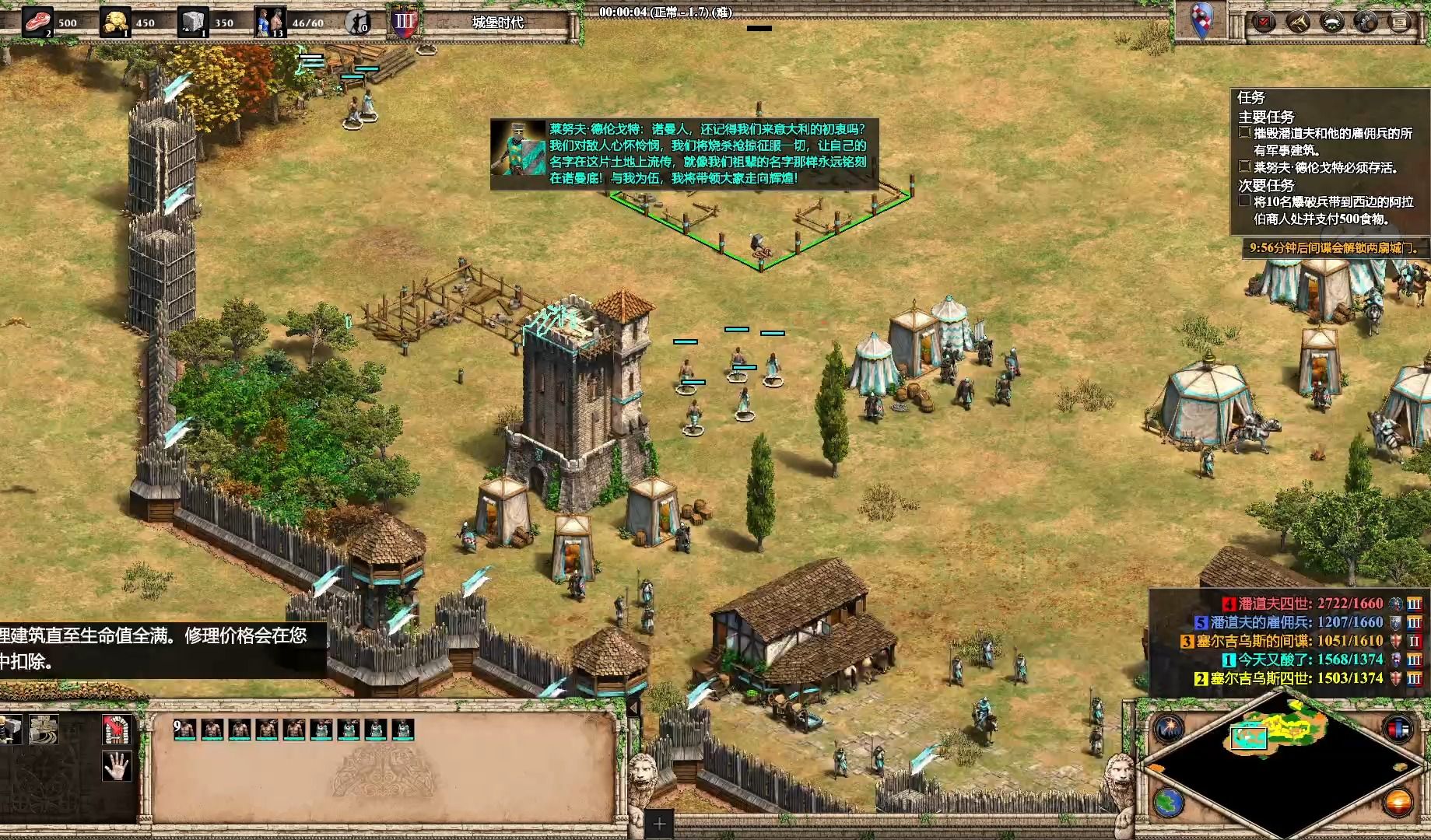
Task: Open the stone wall build command
Action: (44, 730)
